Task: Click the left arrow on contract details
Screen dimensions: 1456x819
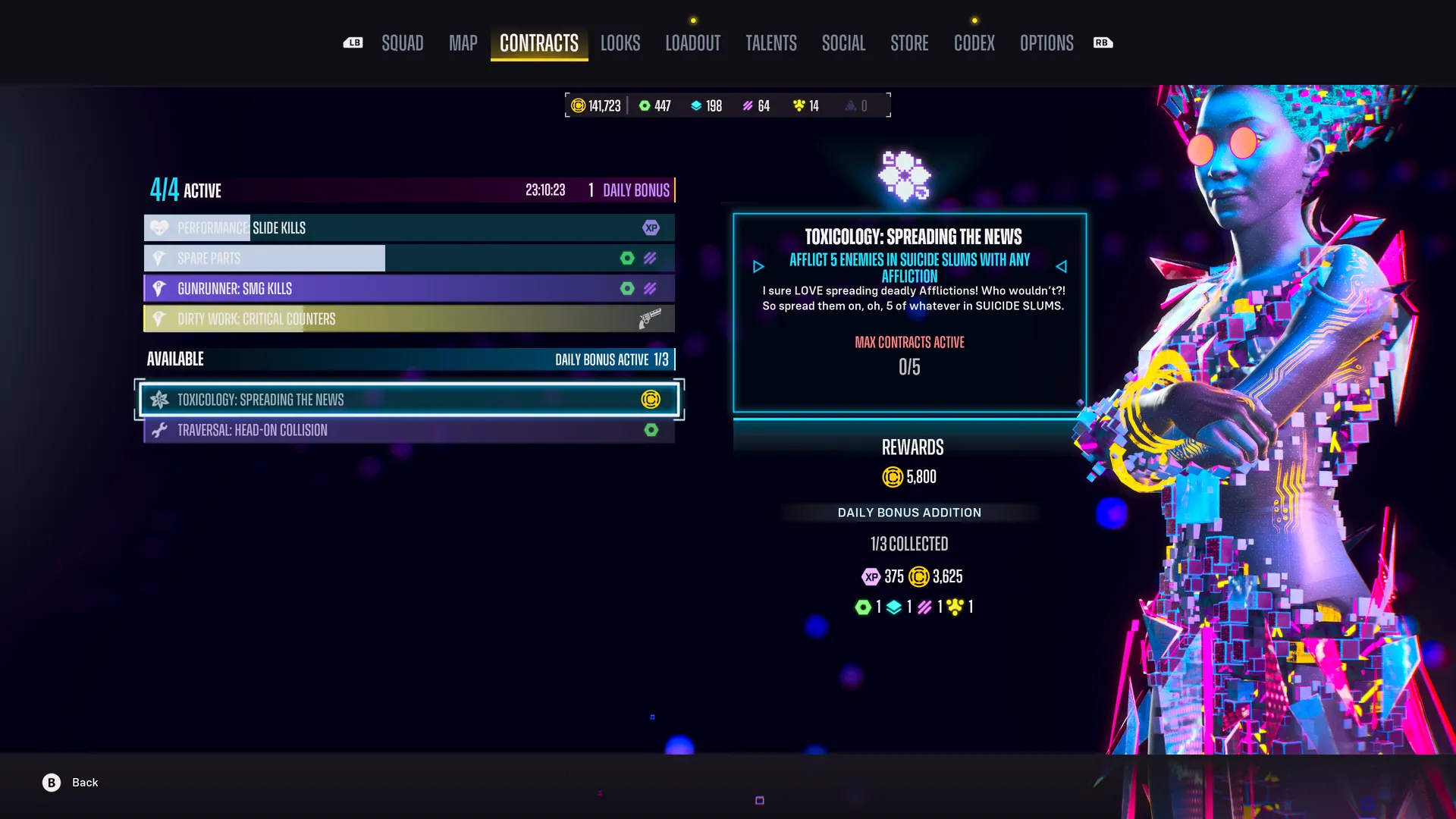Action: coord(758,267)
